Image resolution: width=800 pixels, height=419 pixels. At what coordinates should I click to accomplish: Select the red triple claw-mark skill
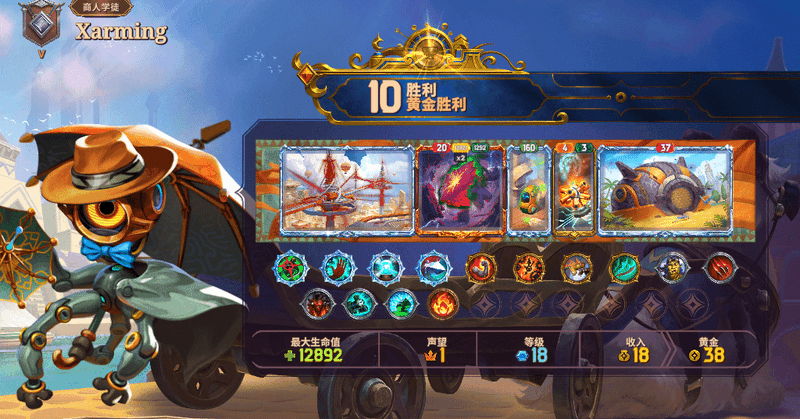(x=719, y=267)
